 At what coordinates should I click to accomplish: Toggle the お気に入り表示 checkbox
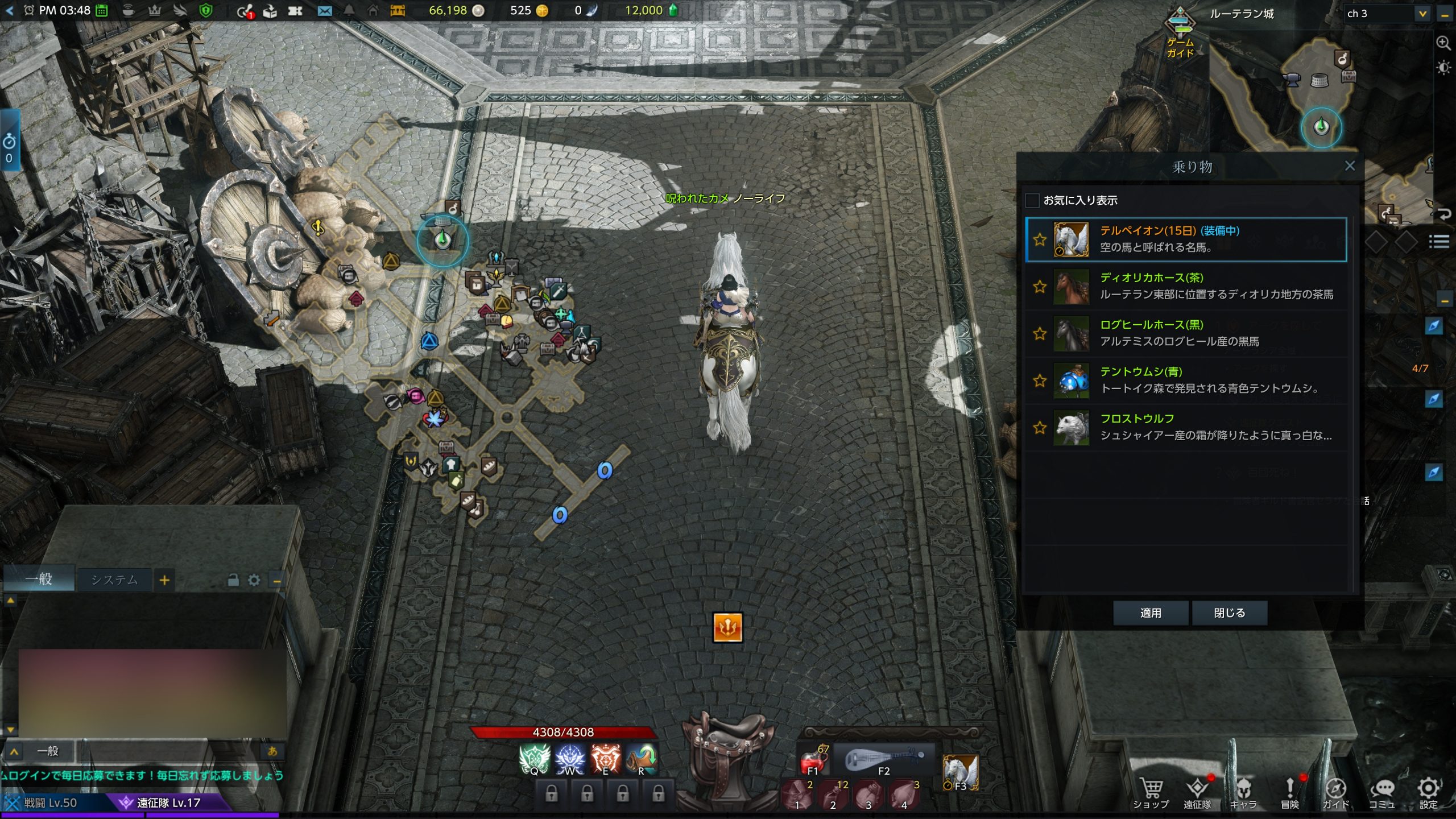tap(1032, 200)
